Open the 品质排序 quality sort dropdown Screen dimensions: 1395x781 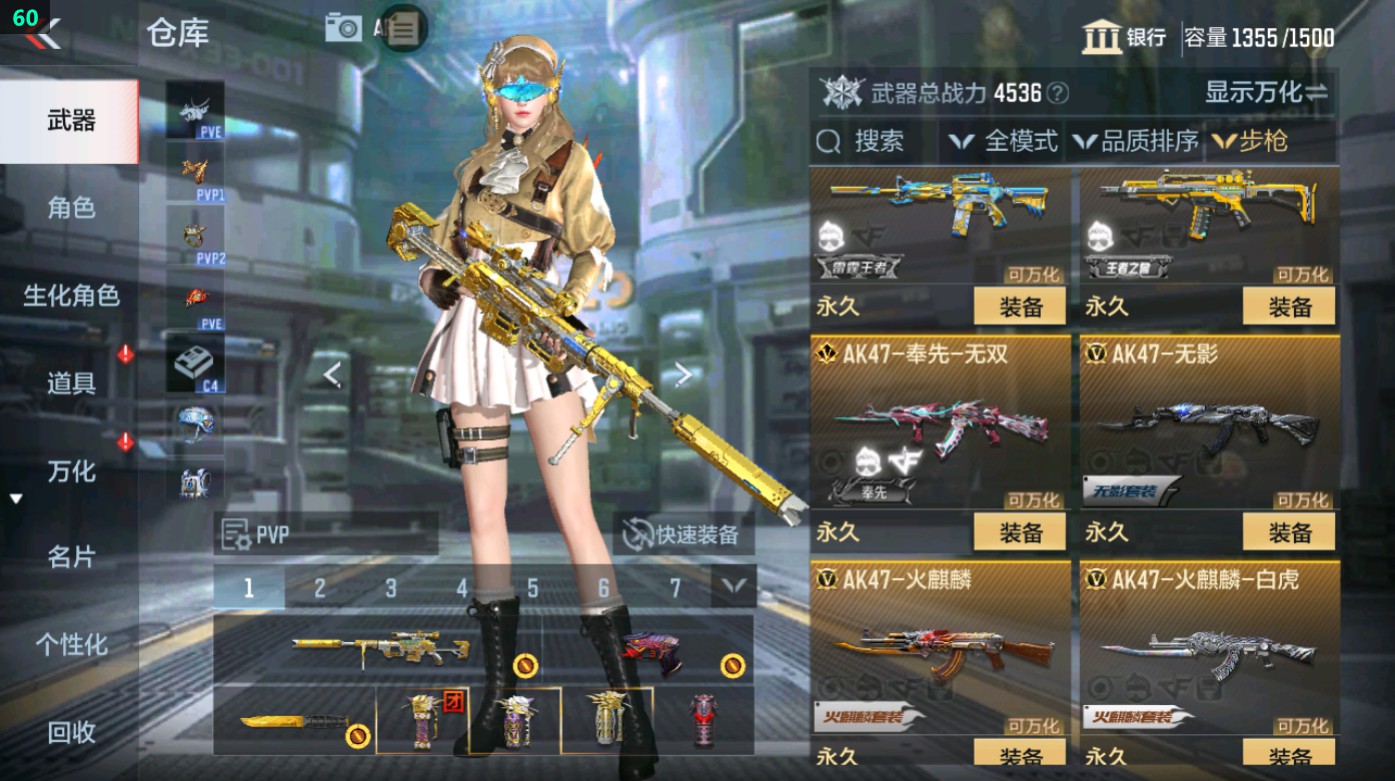point(1148,141)
